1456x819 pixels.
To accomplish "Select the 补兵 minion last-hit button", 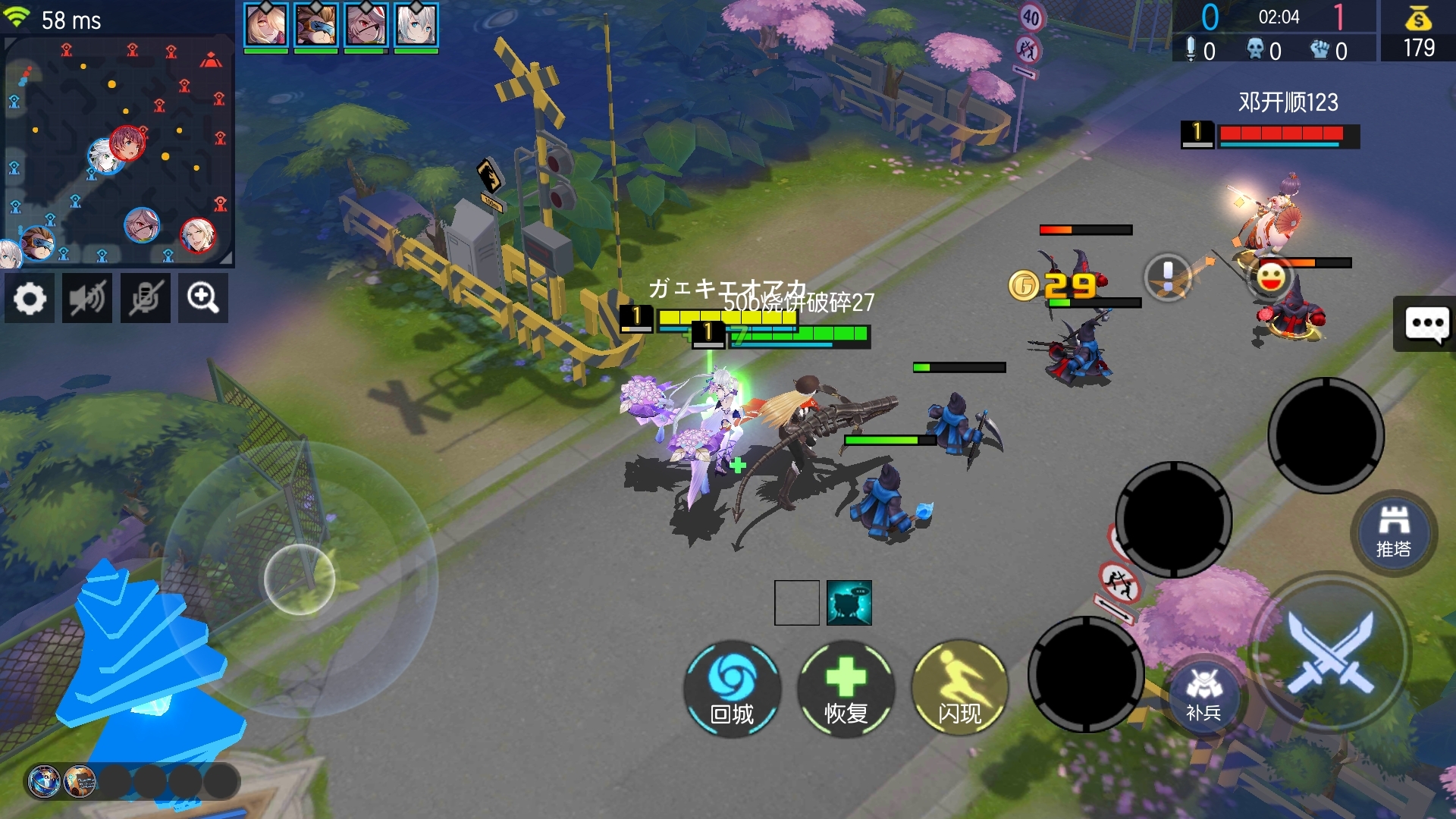I will [x=1203, y=696].
